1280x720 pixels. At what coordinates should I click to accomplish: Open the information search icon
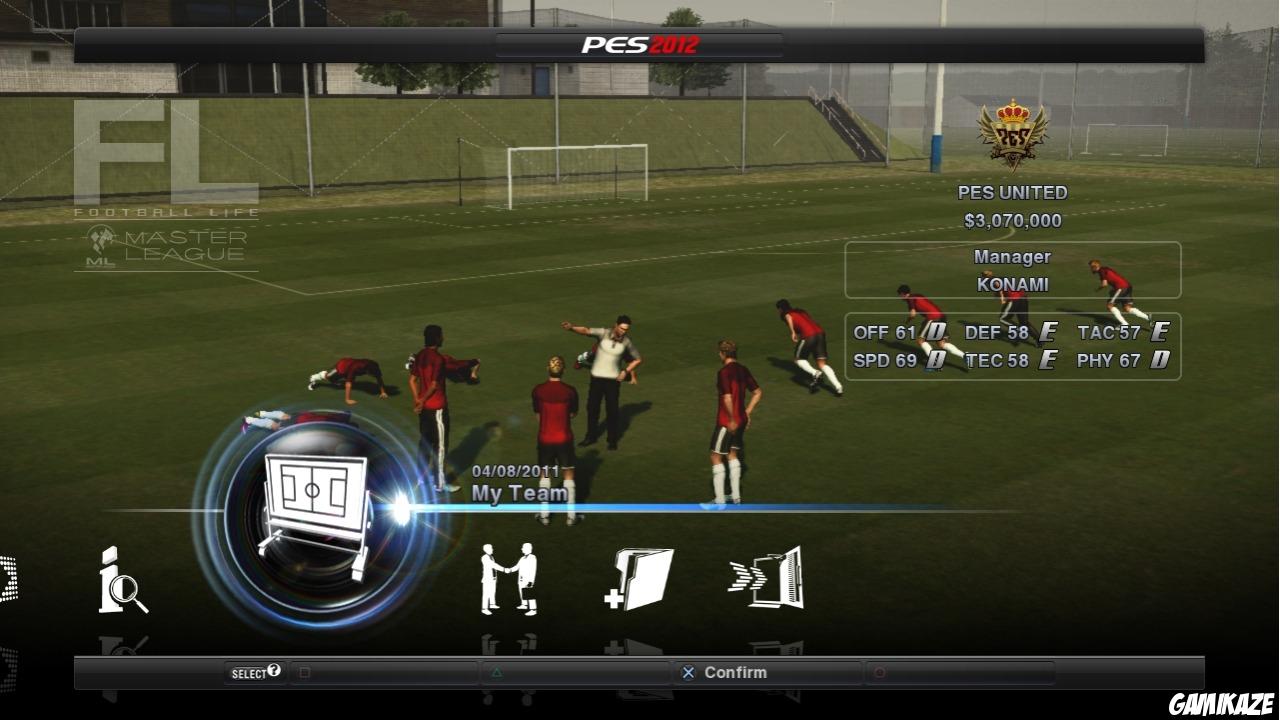[119, 582]
